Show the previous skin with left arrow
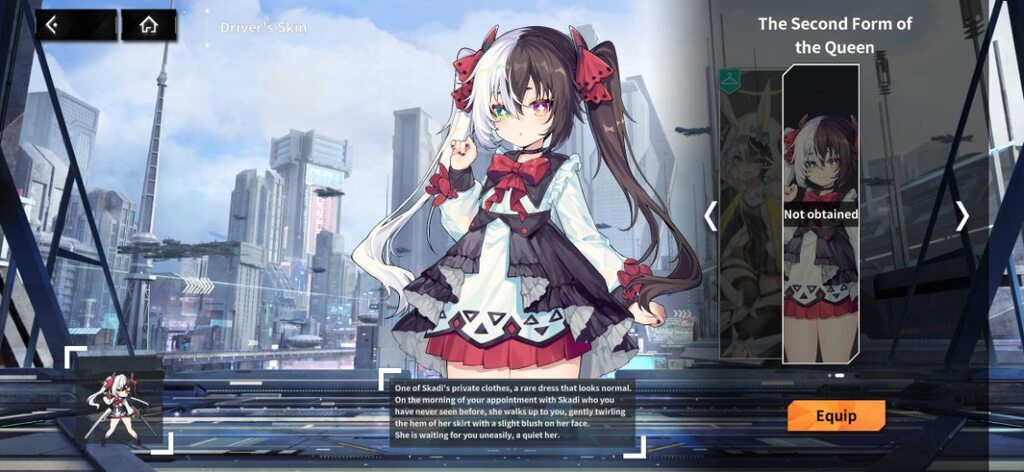The height and width of the screenshot is (472, 1024). pos(711,216)
